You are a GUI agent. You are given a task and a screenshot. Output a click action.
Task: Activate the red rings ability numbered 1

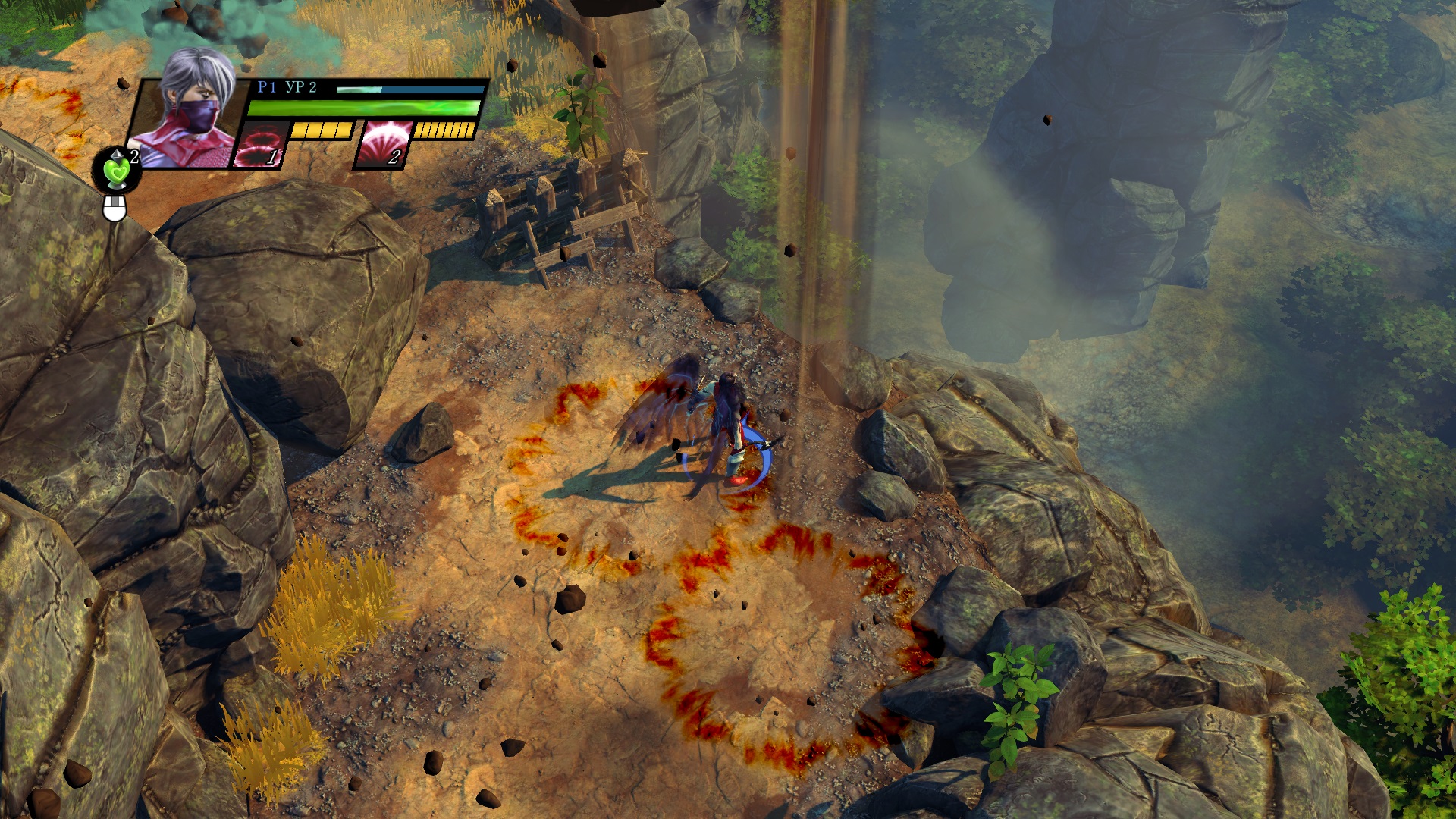coord(261,144)
